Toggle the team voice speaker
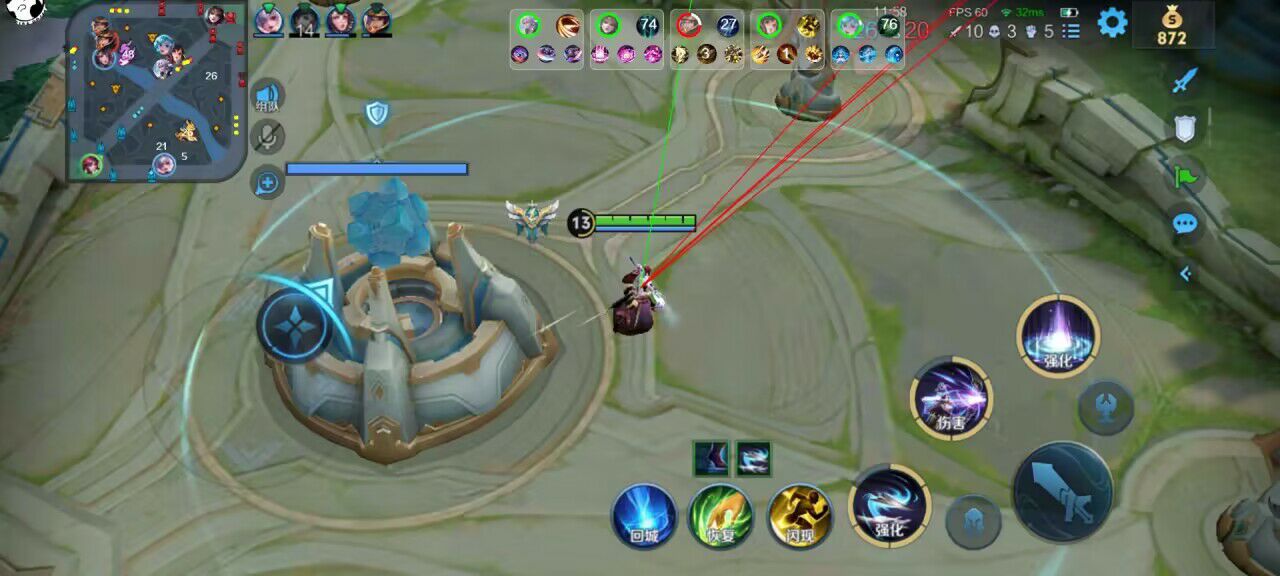Image resolution: width=1280 pixels, height=576 pixels. (267, 95)
